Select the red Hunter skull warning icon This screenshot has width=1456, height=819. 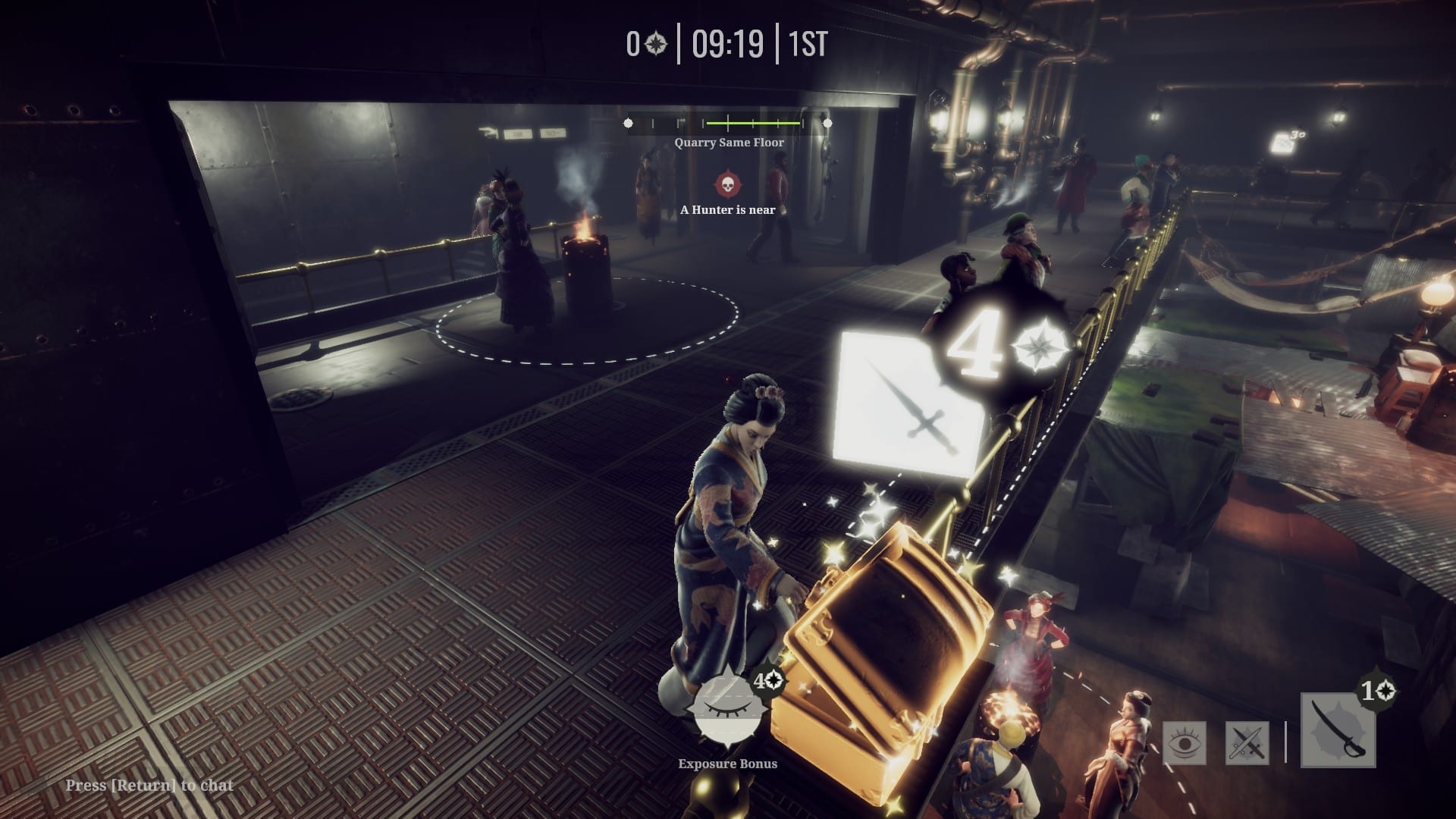[726, 184]
